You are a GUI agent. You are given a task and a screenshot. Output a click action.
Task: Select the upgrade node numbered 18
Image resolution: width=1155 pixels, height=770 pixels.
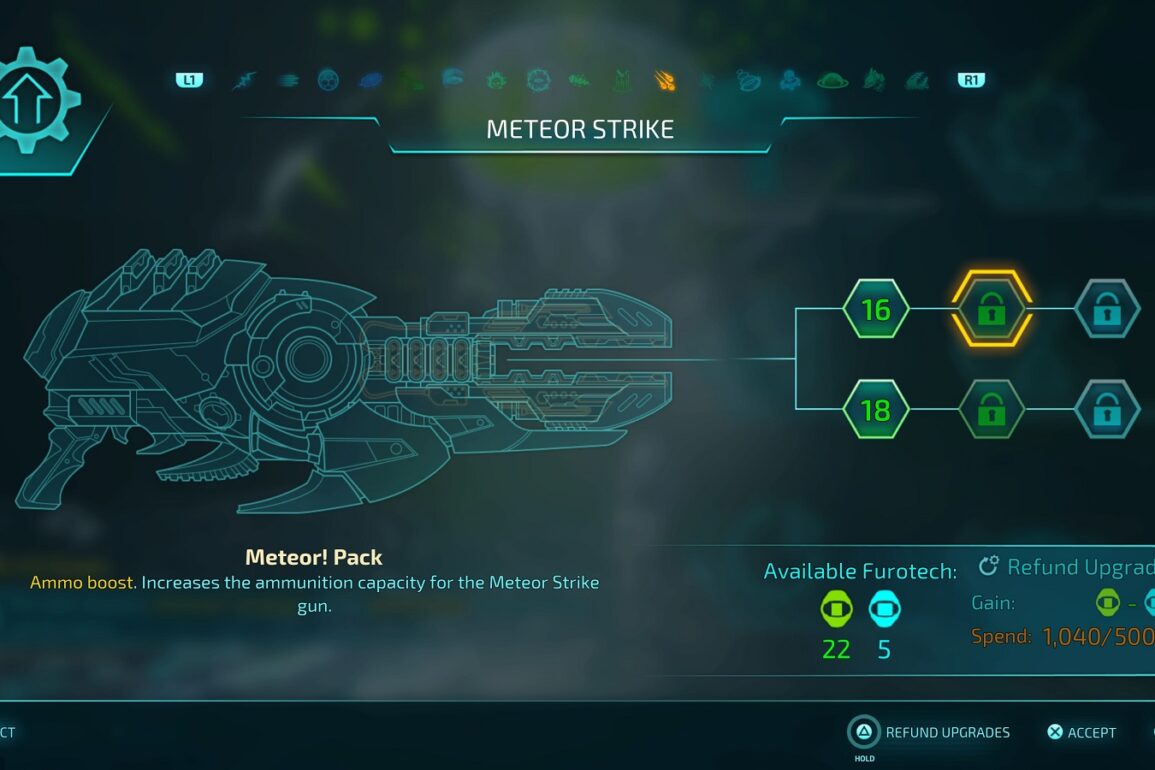pos(875,409)
